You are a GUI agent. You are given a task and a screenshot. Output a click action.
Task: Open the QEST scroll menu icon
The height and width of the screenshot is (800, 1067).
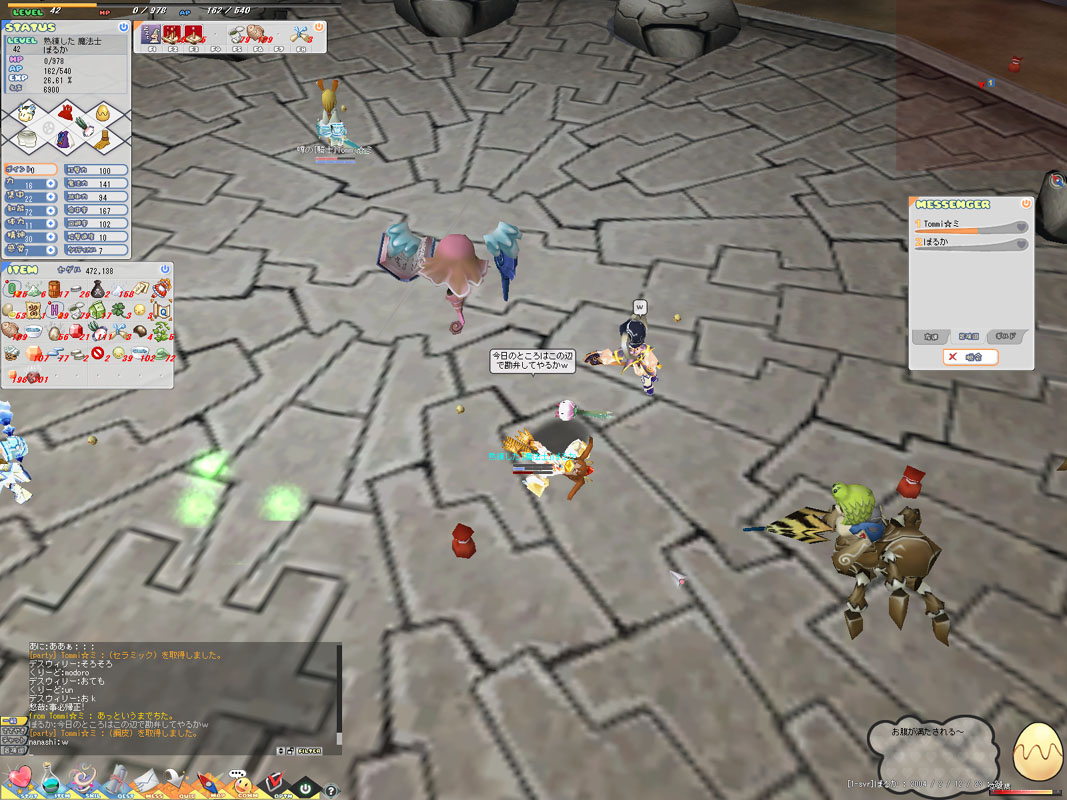tap(116, 780)
